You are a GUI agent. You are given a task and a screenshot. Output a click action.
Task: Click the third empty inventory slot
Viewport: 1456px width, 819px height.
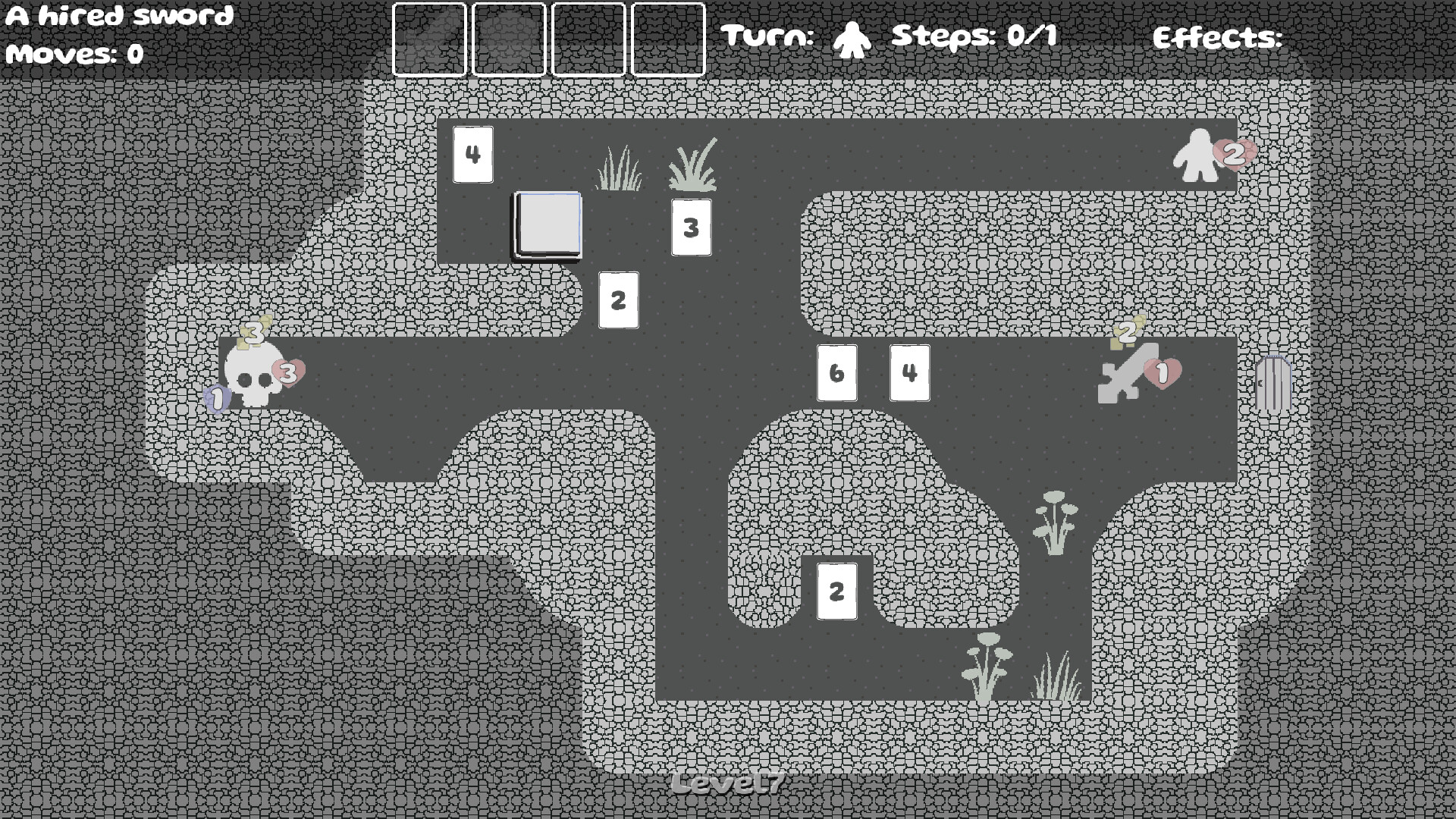(588, 39)
